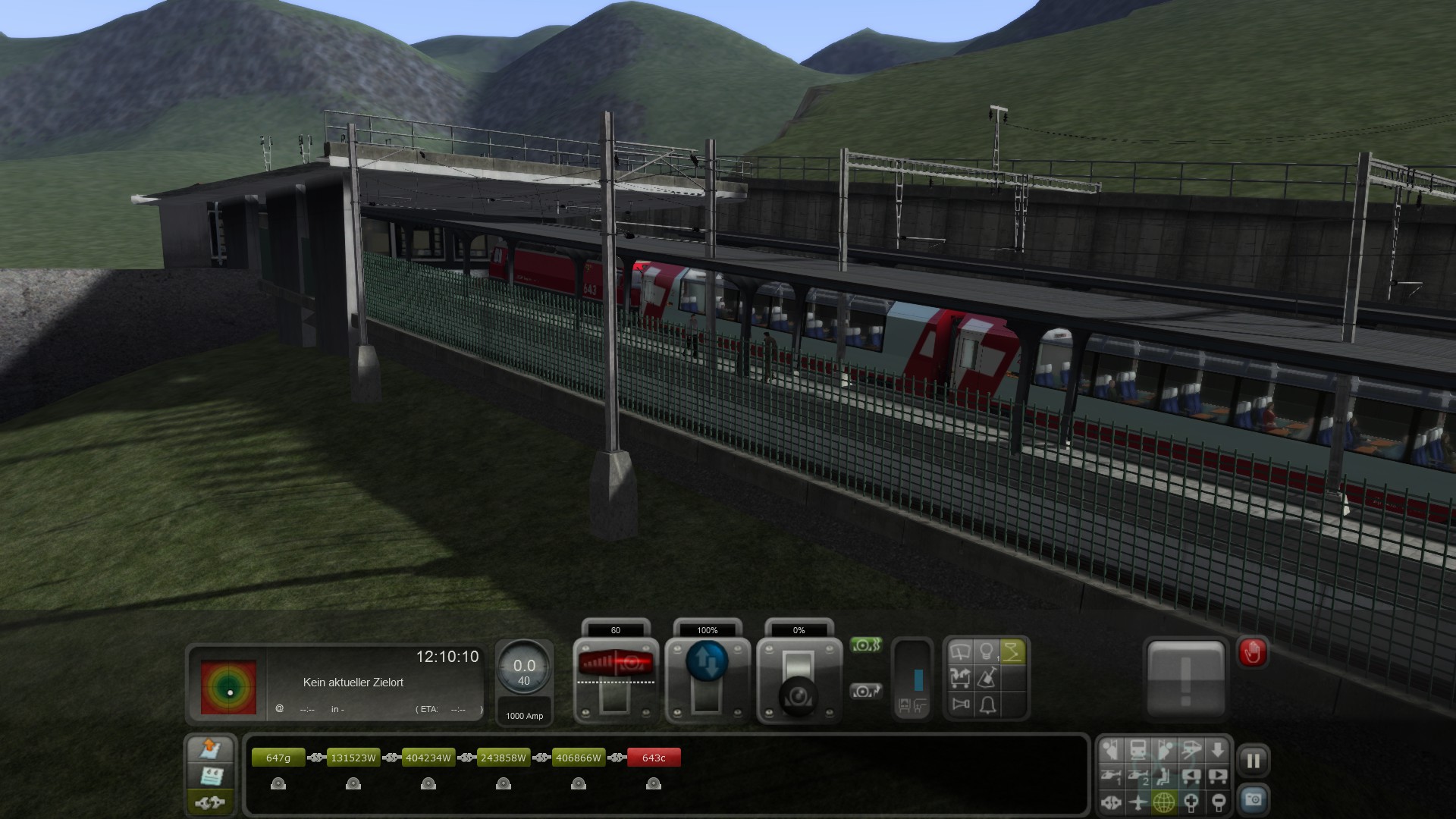Open the globe map view icon

1164,802
